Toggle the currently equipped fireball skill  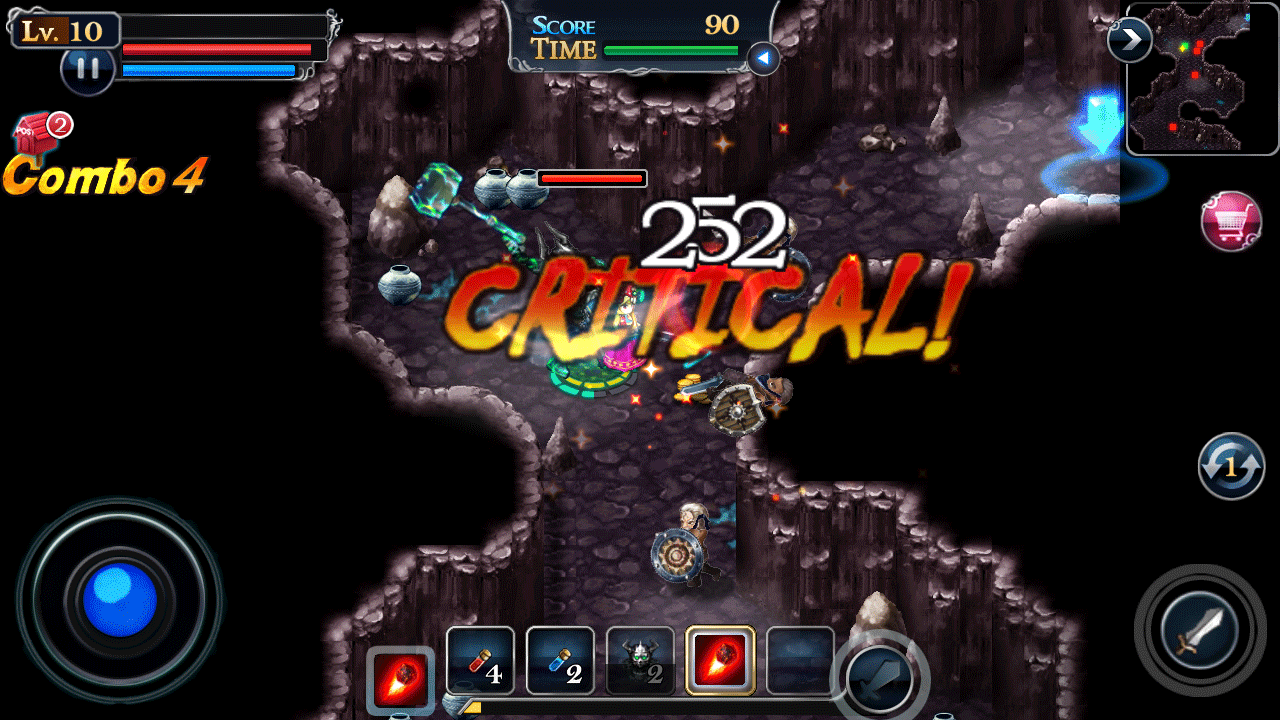721,660
